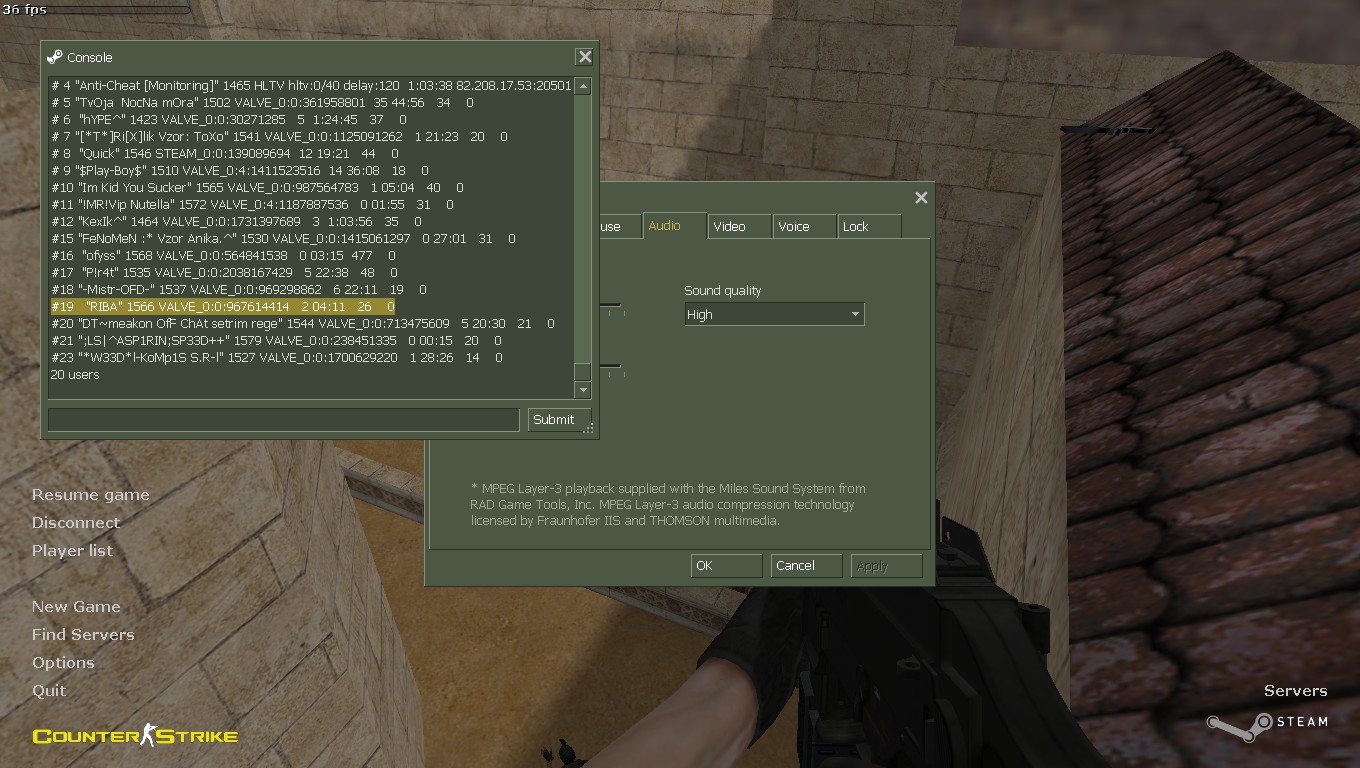
Task: Resume game from the menu
Action: [91, 495]
